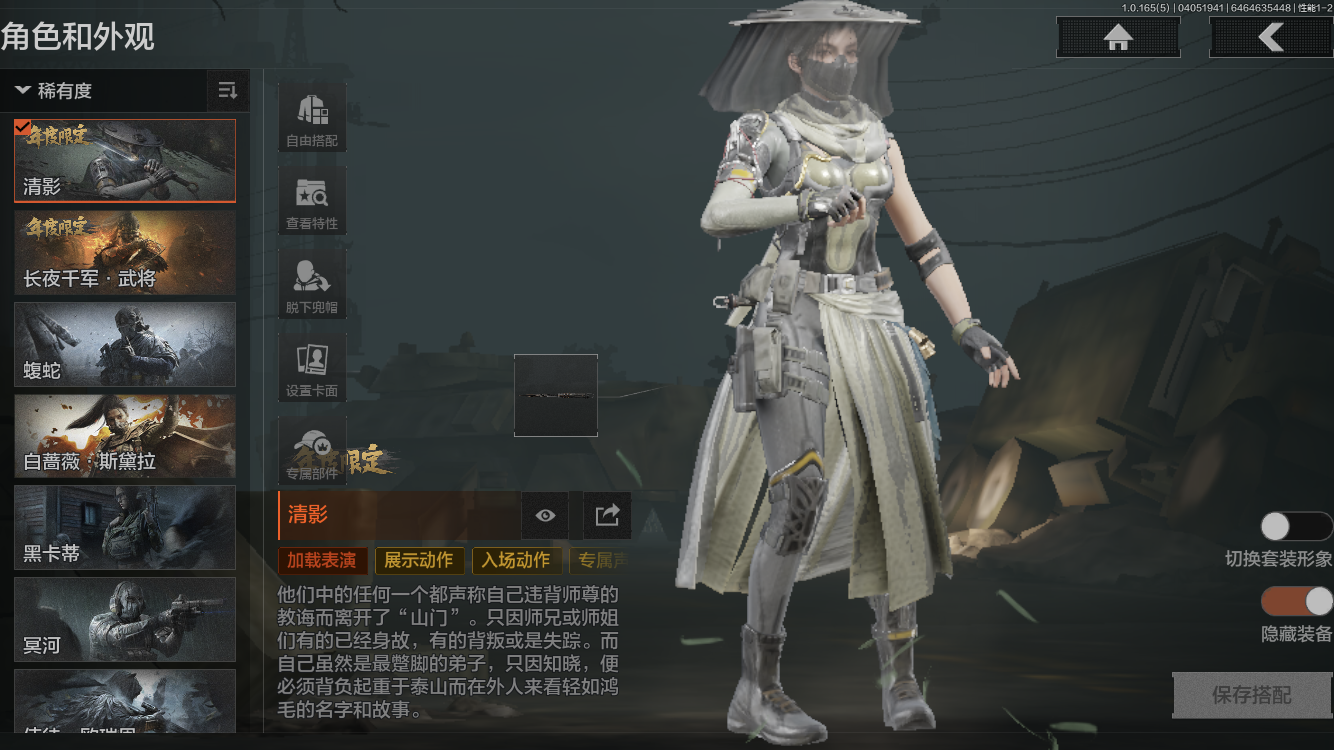
Task: Click the eye preview toggle beside 清影
Action: click(x=544, y=515)
